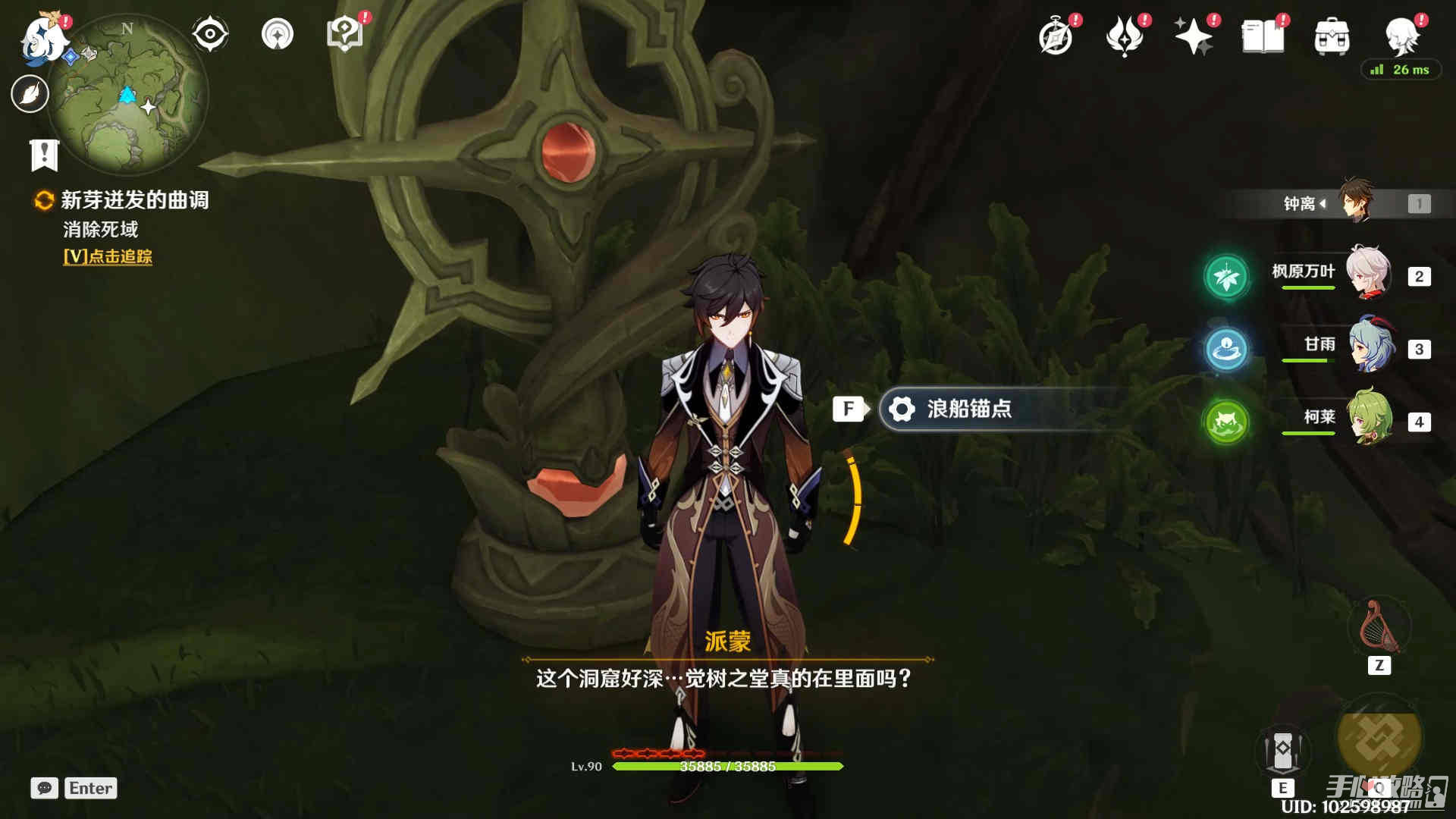The height and width of the screenshot is (819, 1456).
Task: Collapse party list with arrow beside 钟离
Action: coord(1325,203)
